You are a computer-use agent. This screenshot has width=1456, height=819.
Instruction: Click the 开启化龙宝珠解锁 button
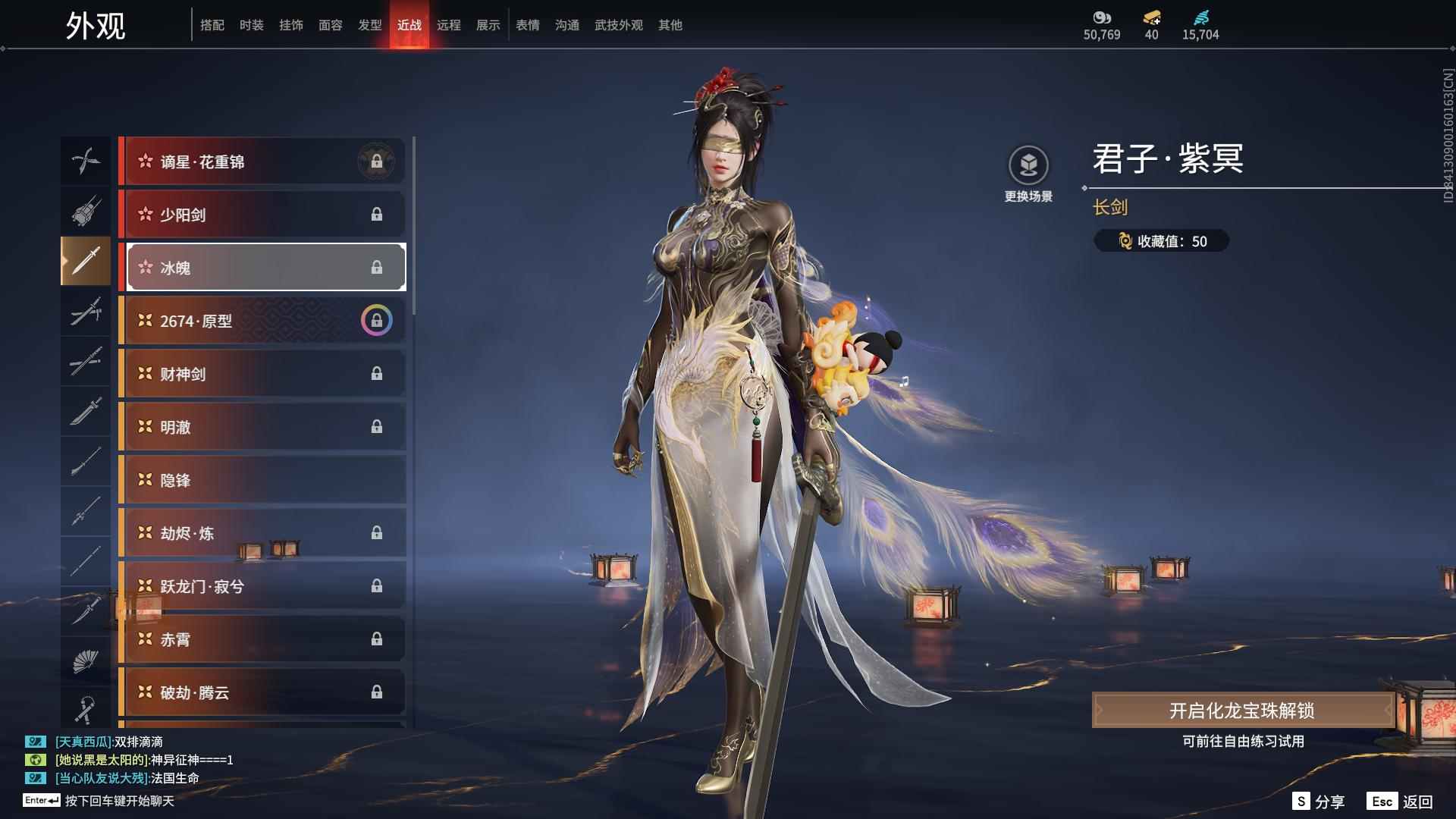pyautogui.click(x=1241, y=711)
